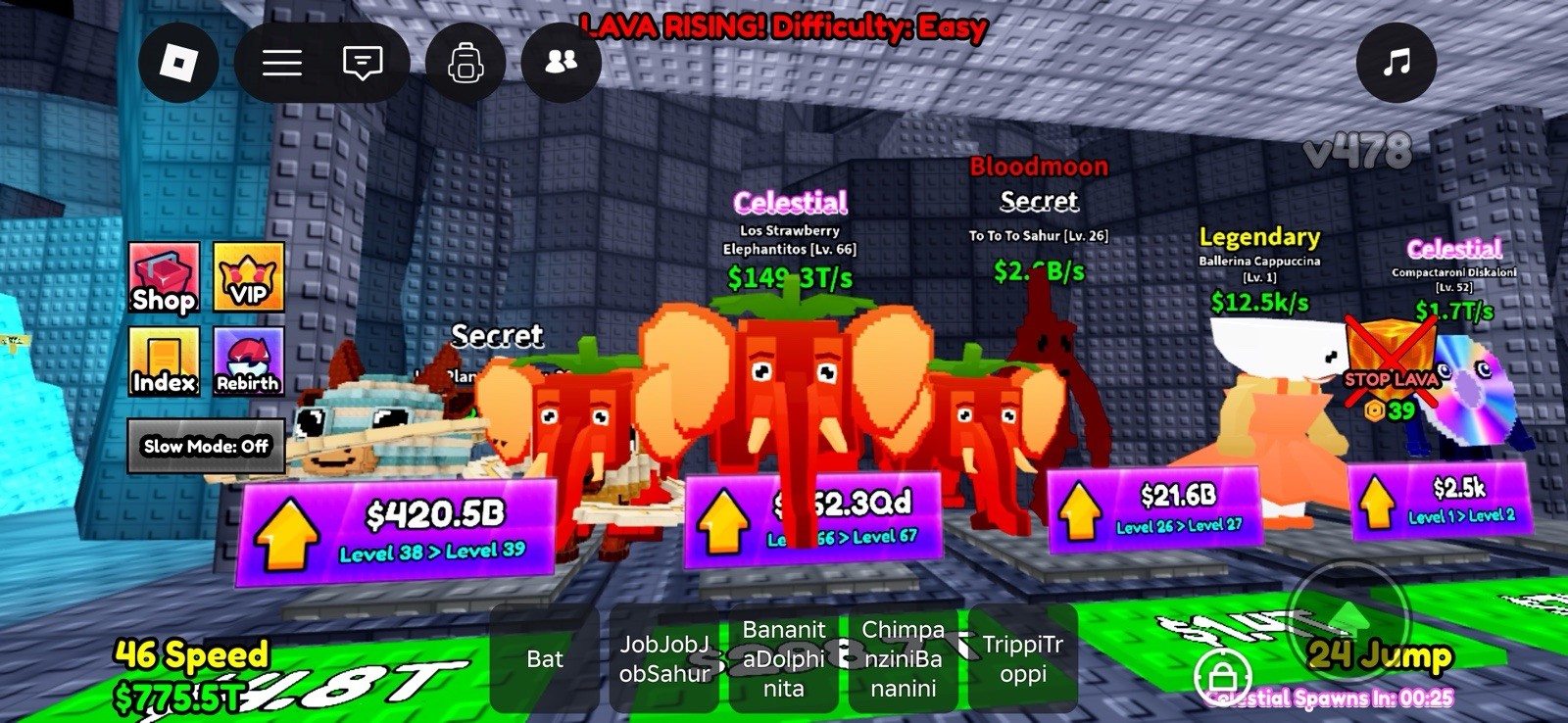Toggle the chat window open
The image size is (1568, 723).
tap(362, 62)
